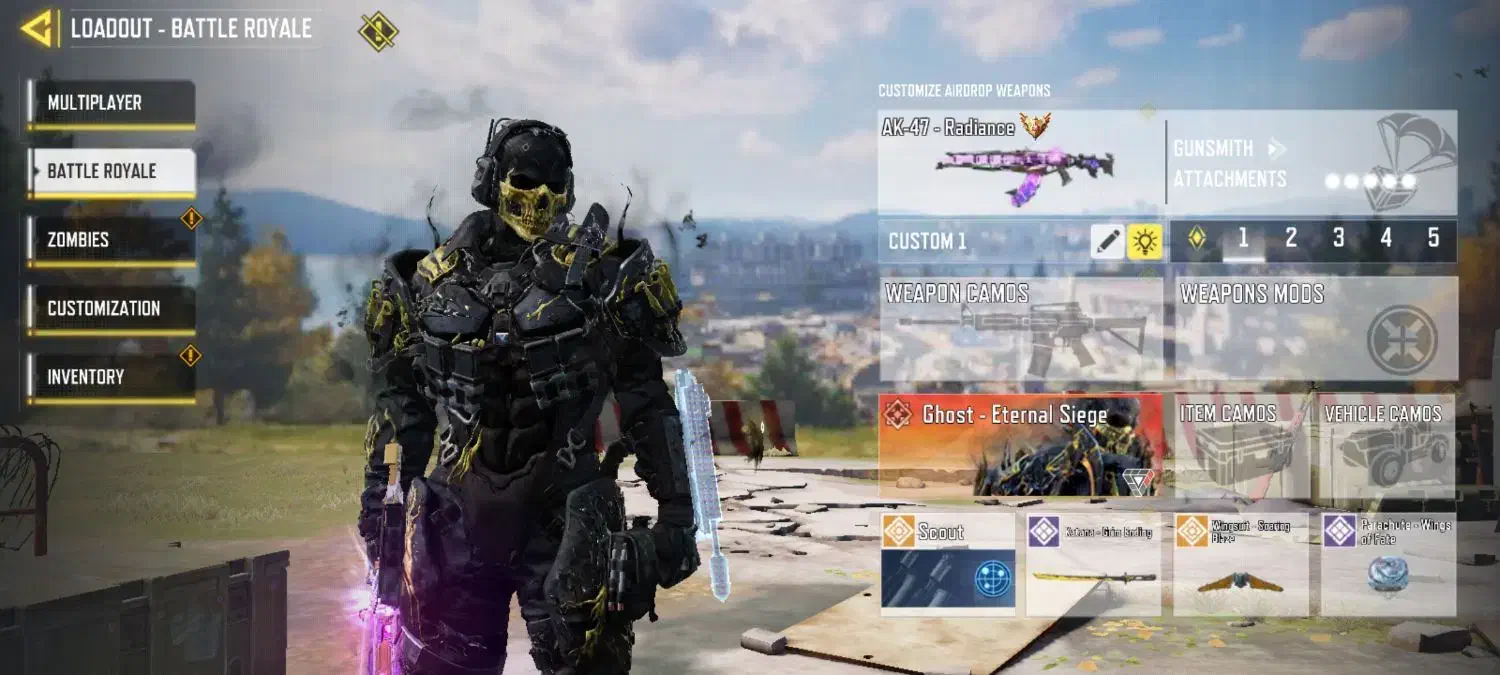Open Weapon Camos panel

tap(1020, 329)
